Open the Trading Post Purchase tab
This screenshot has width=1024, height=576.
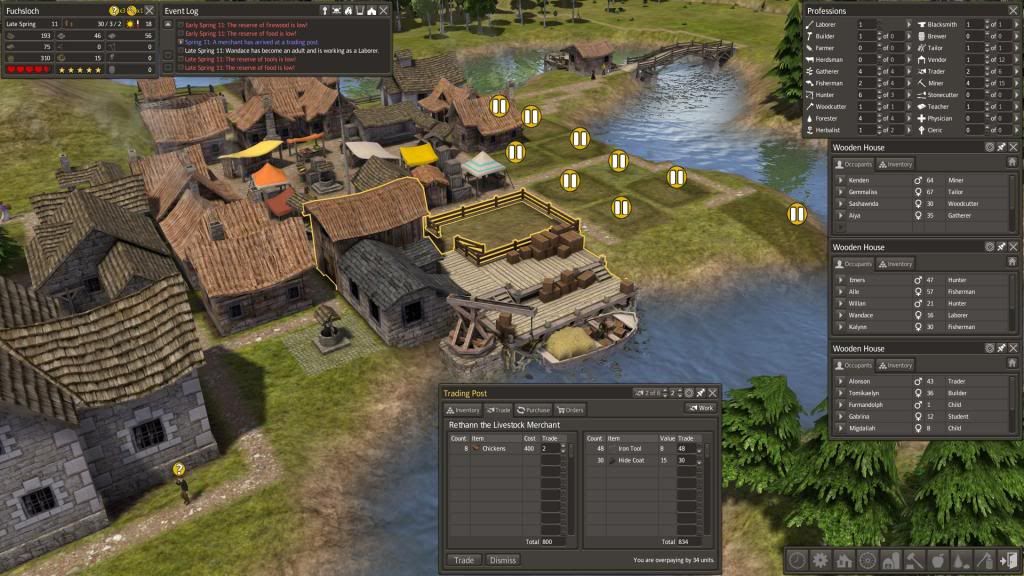coord(535,409)
